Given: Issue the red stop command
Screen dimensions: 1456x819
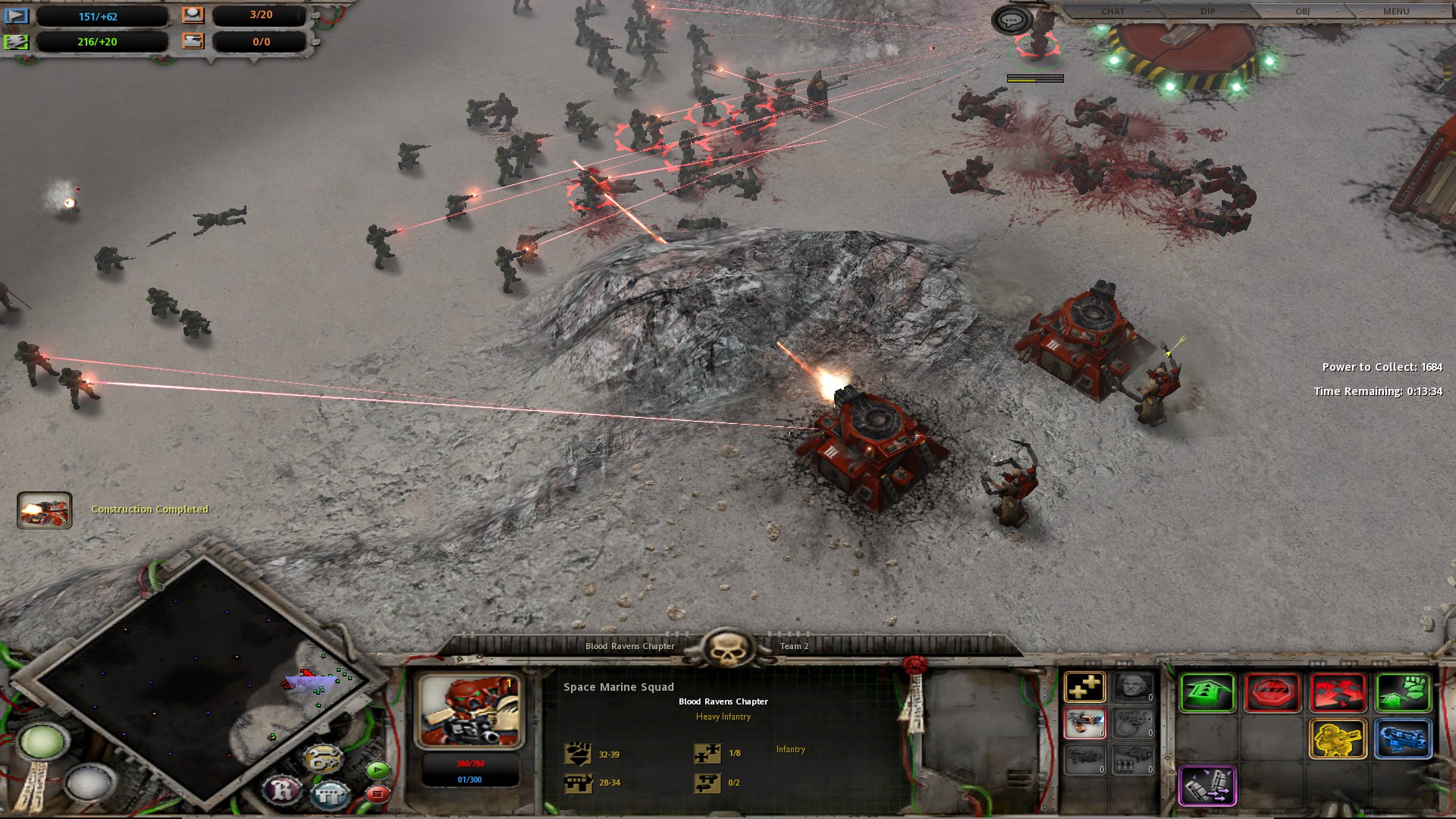Looking at the screenshot, I should point(1272,693).
